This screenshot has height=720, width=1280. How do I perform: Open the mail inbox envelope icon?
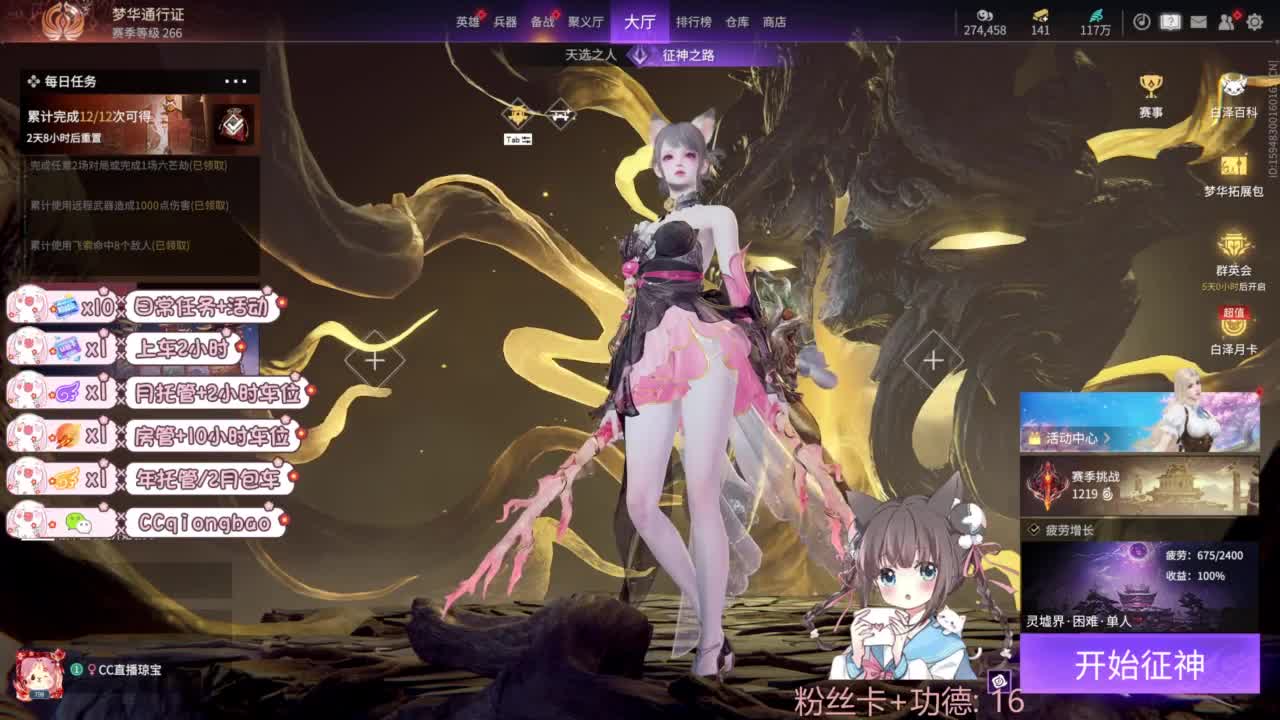[x=1199, y=22]
